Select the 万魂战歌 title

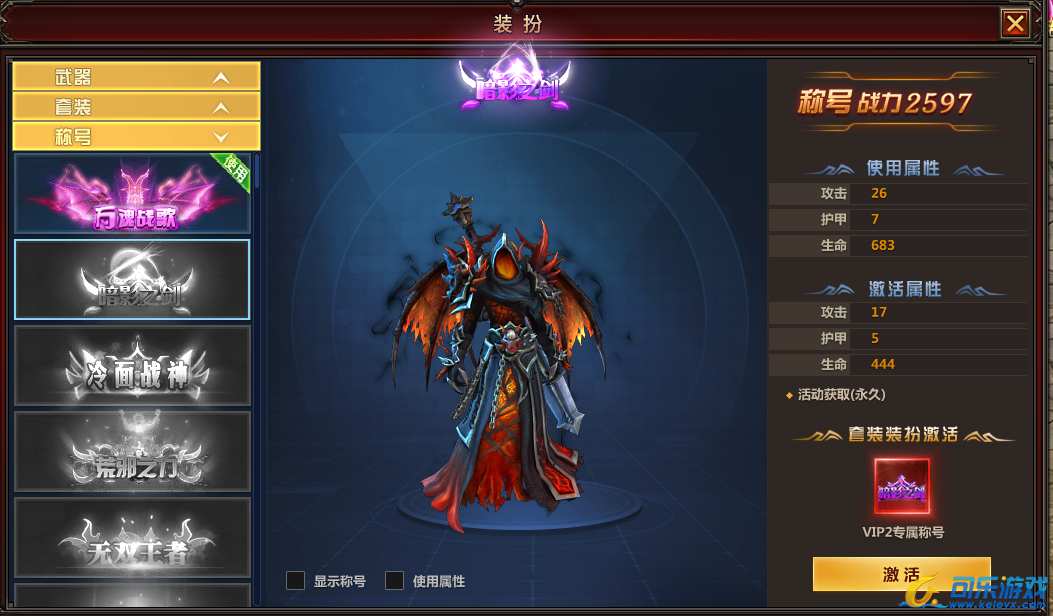click(132, 194)
